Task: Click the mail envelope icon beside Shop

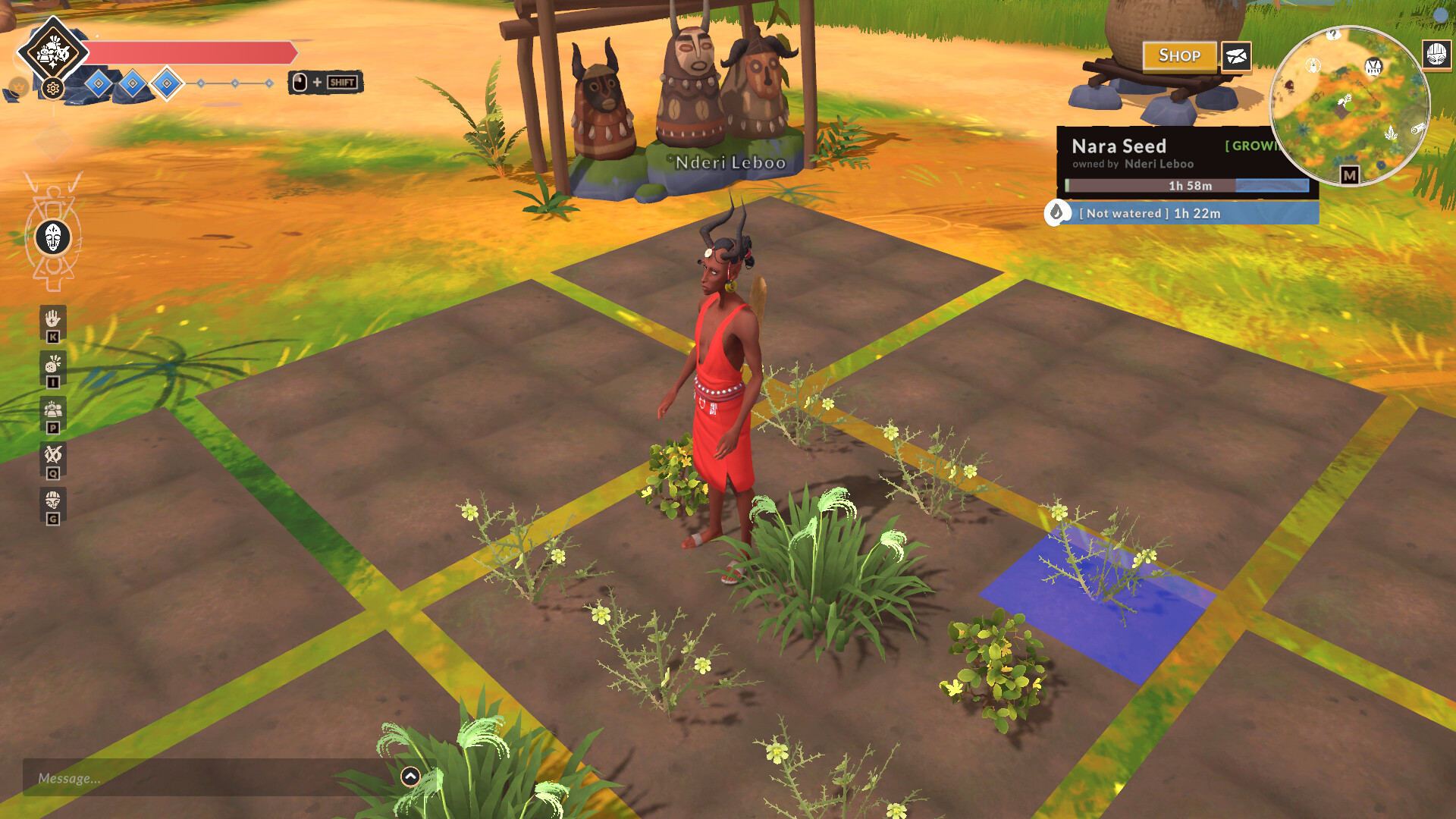Action: tap(1235, 56)
